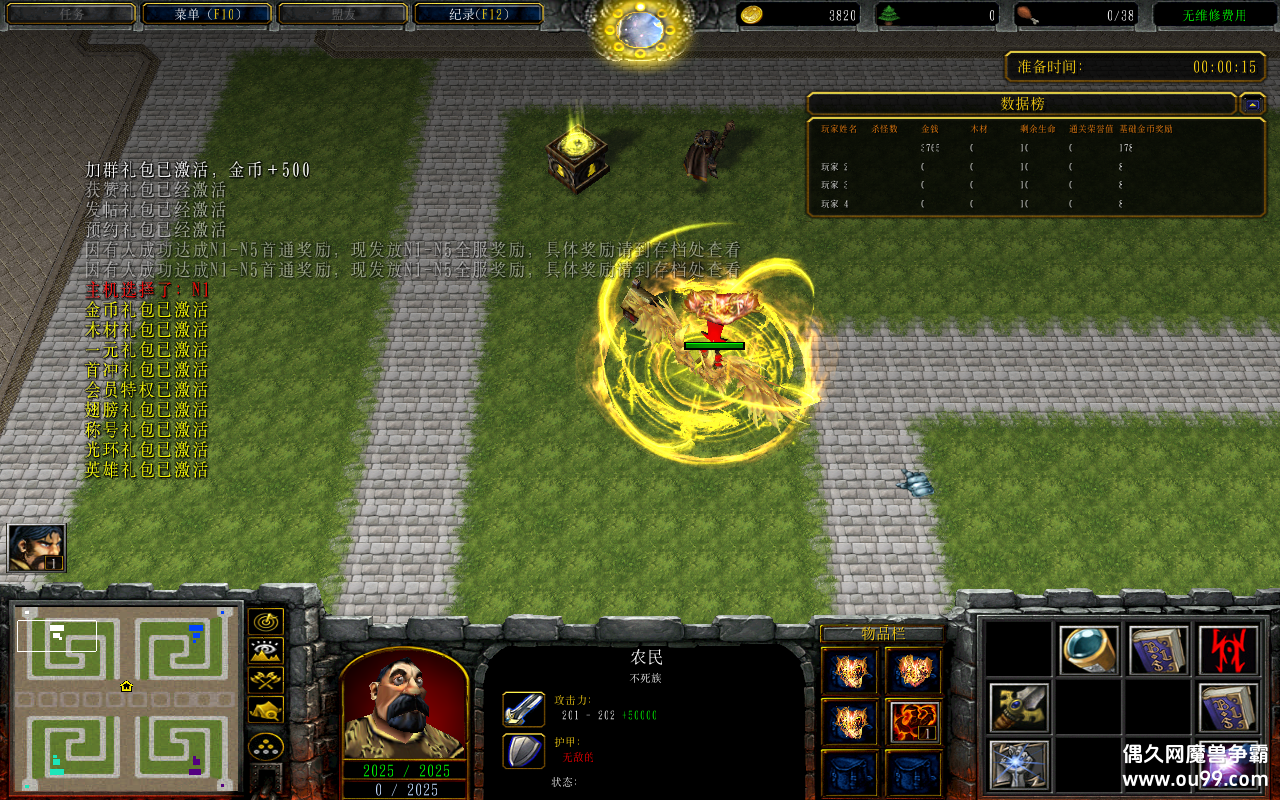Select the hero portrait icon above the minimap

(37, 548)
